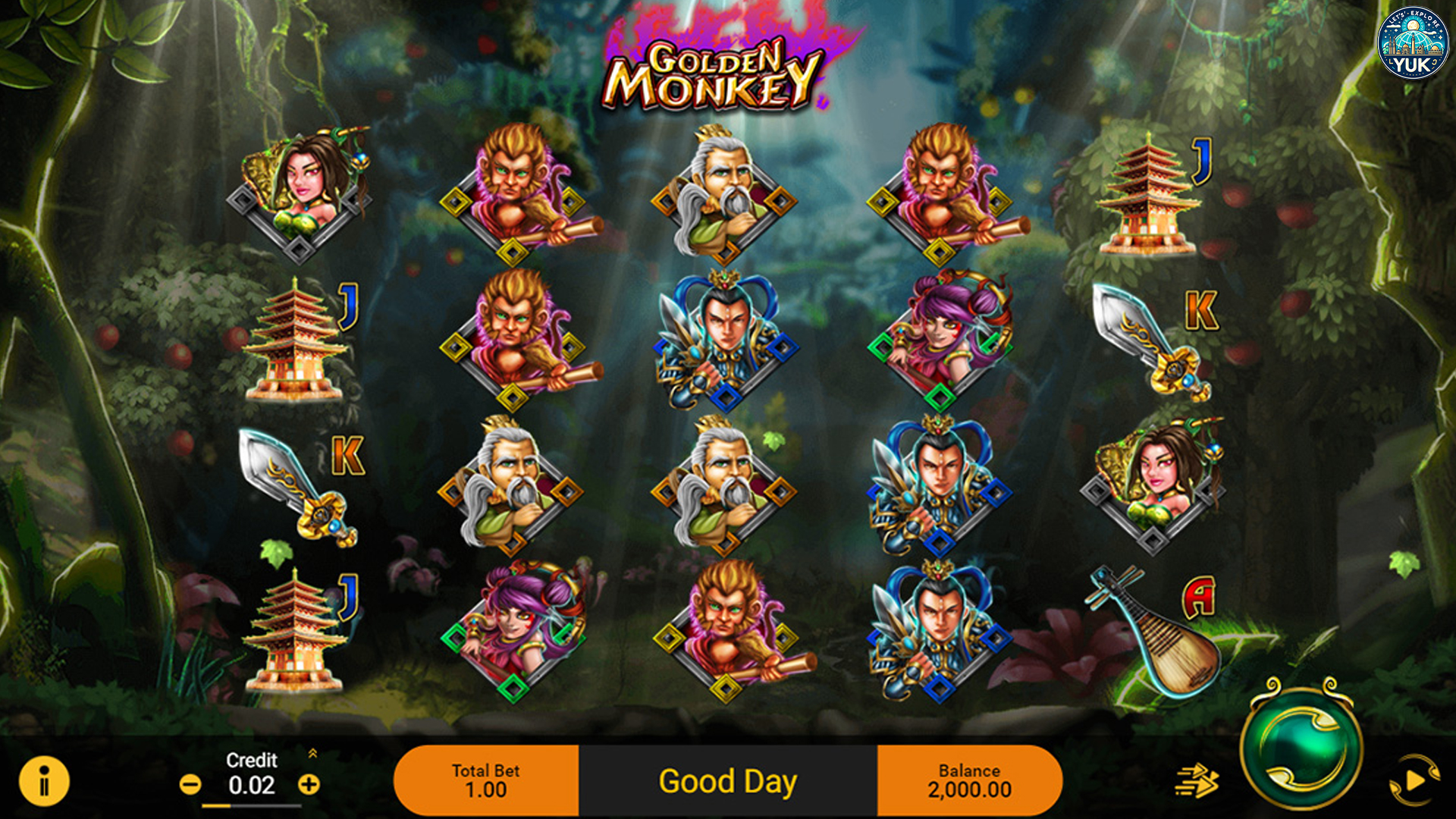Expand the bet selector with double chevrons
1456x819 pixels.
coord(313,755)
